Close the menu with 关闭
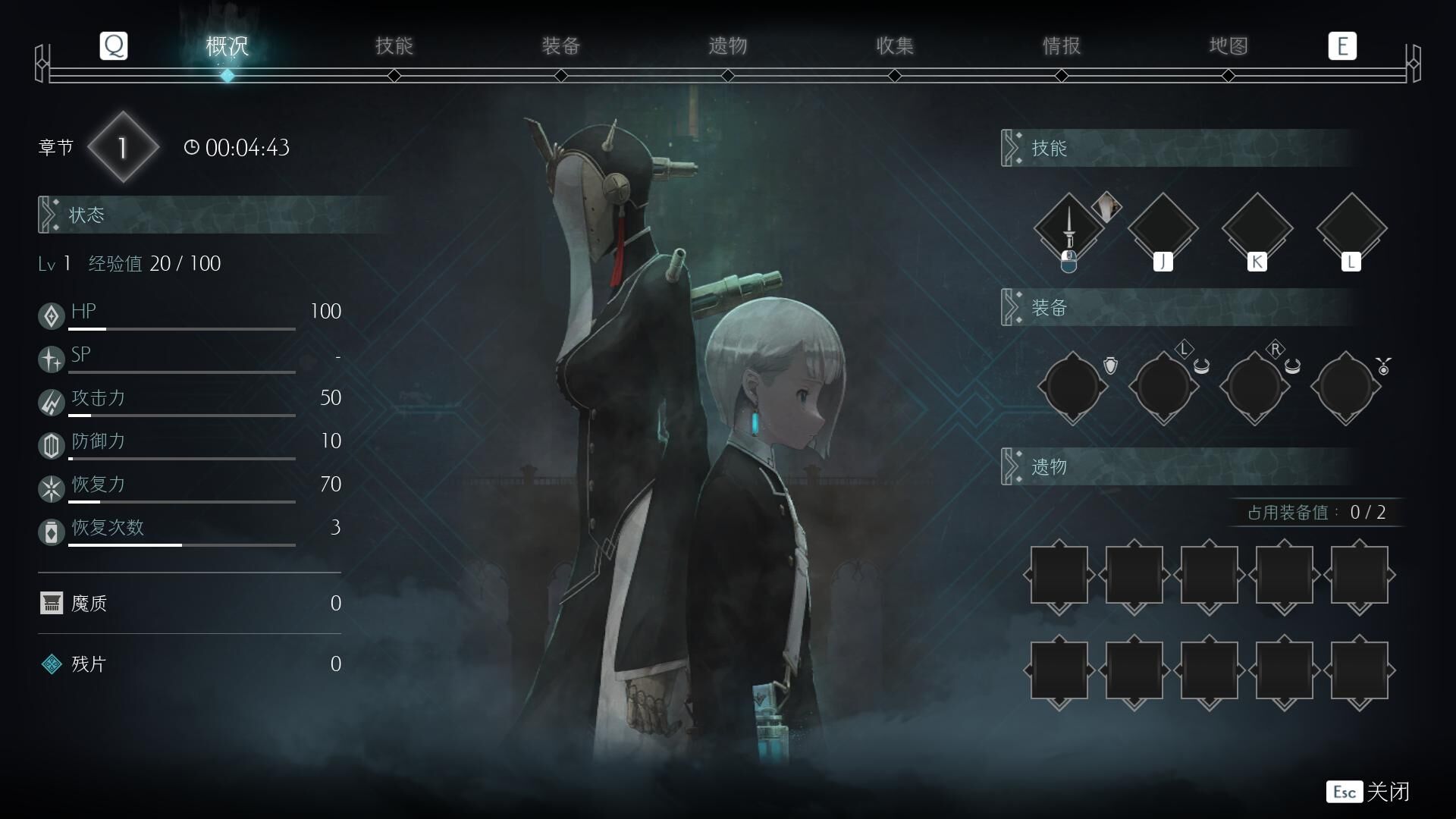This screenshot has height=819, width=1456. [1369, 792]
